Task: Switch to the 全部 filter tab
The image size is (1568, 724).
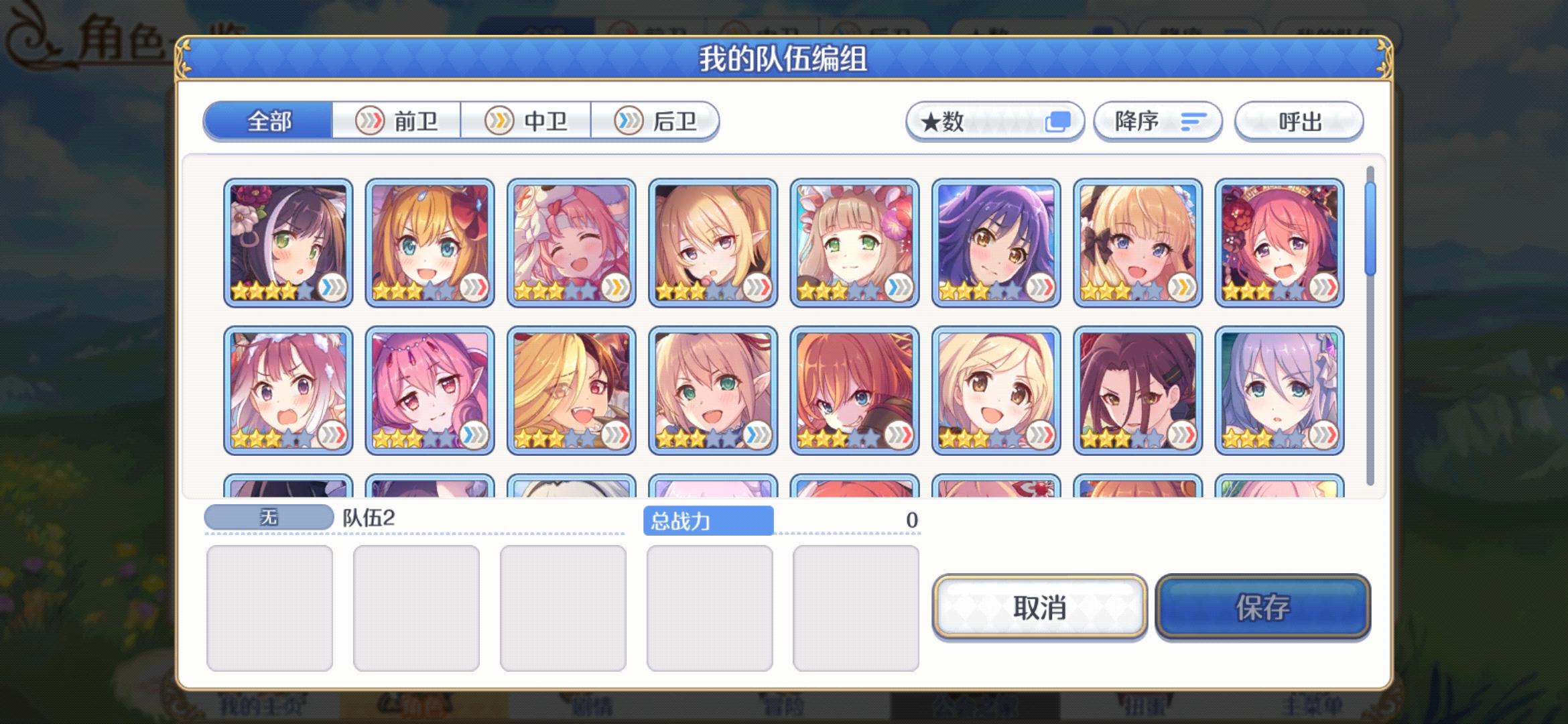Action: click(269, 121)
